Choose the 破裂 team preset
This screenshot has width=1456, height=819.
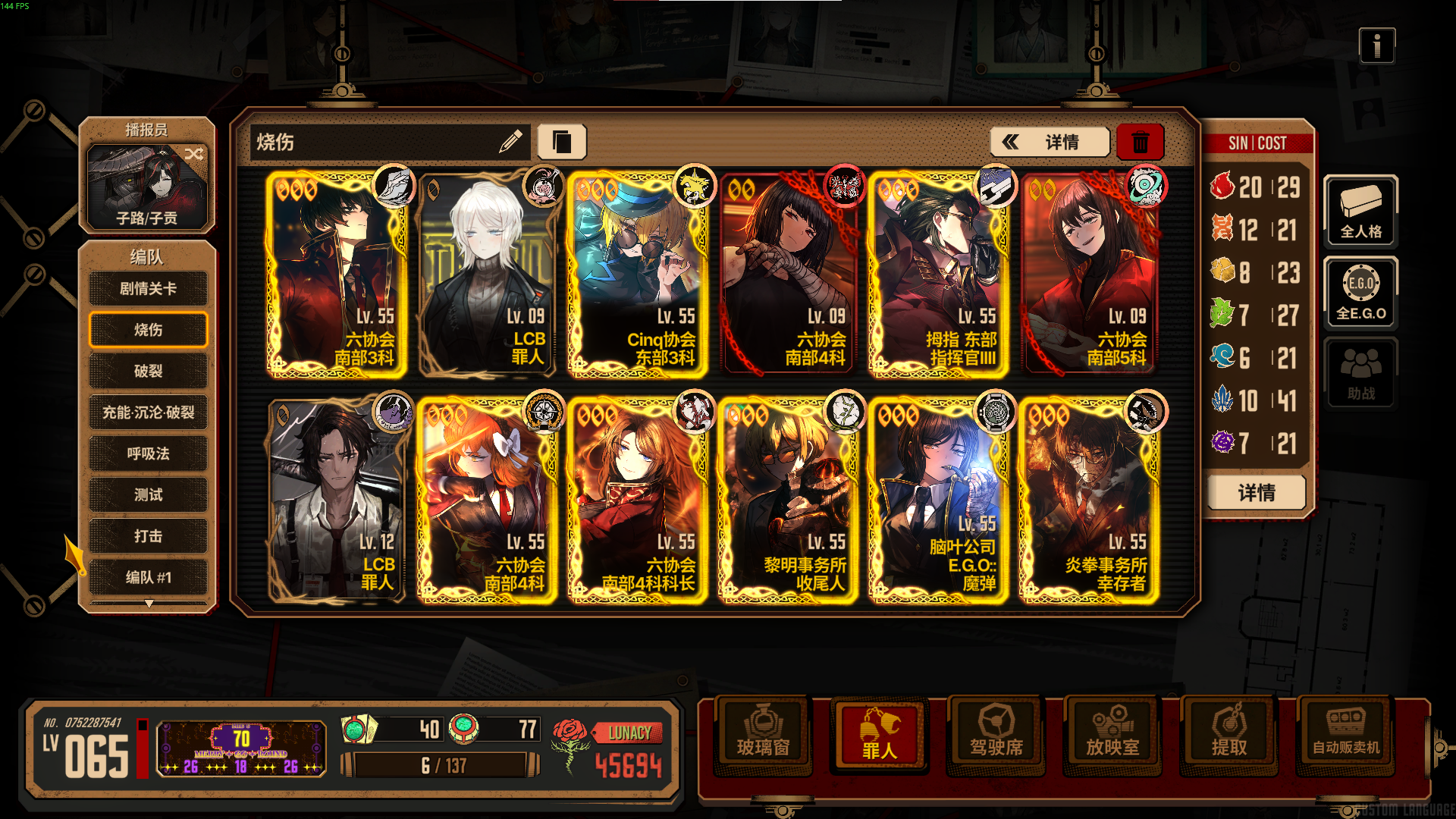(148, 371)
